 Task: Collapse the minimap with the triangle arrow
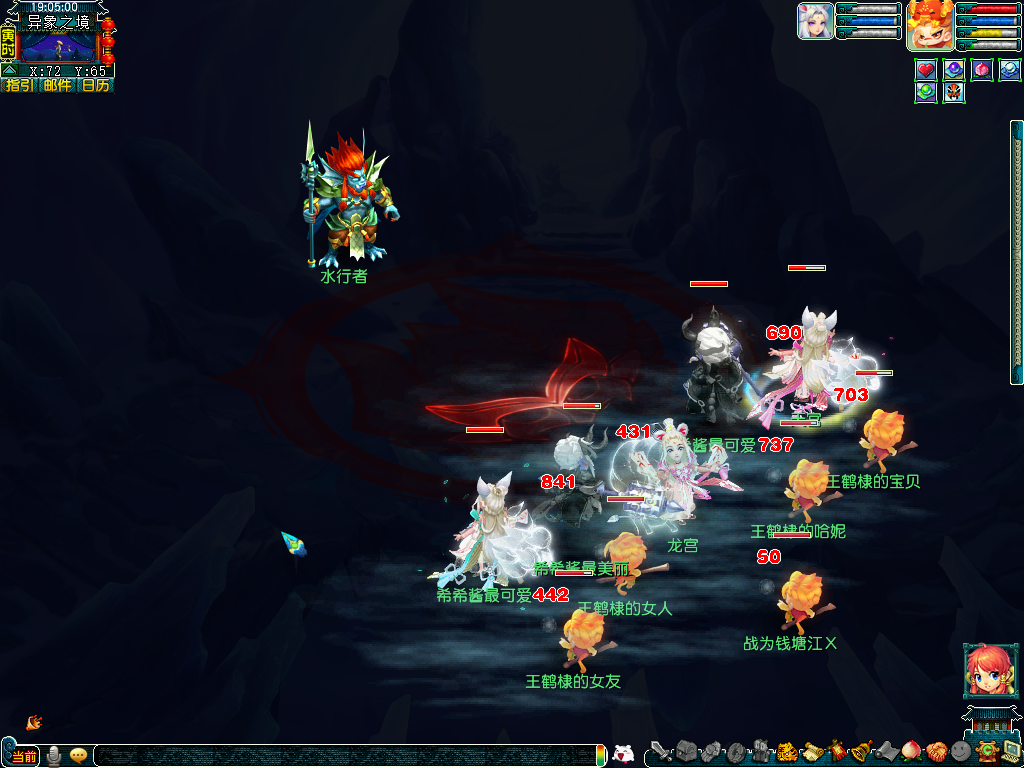click(9, 71)
